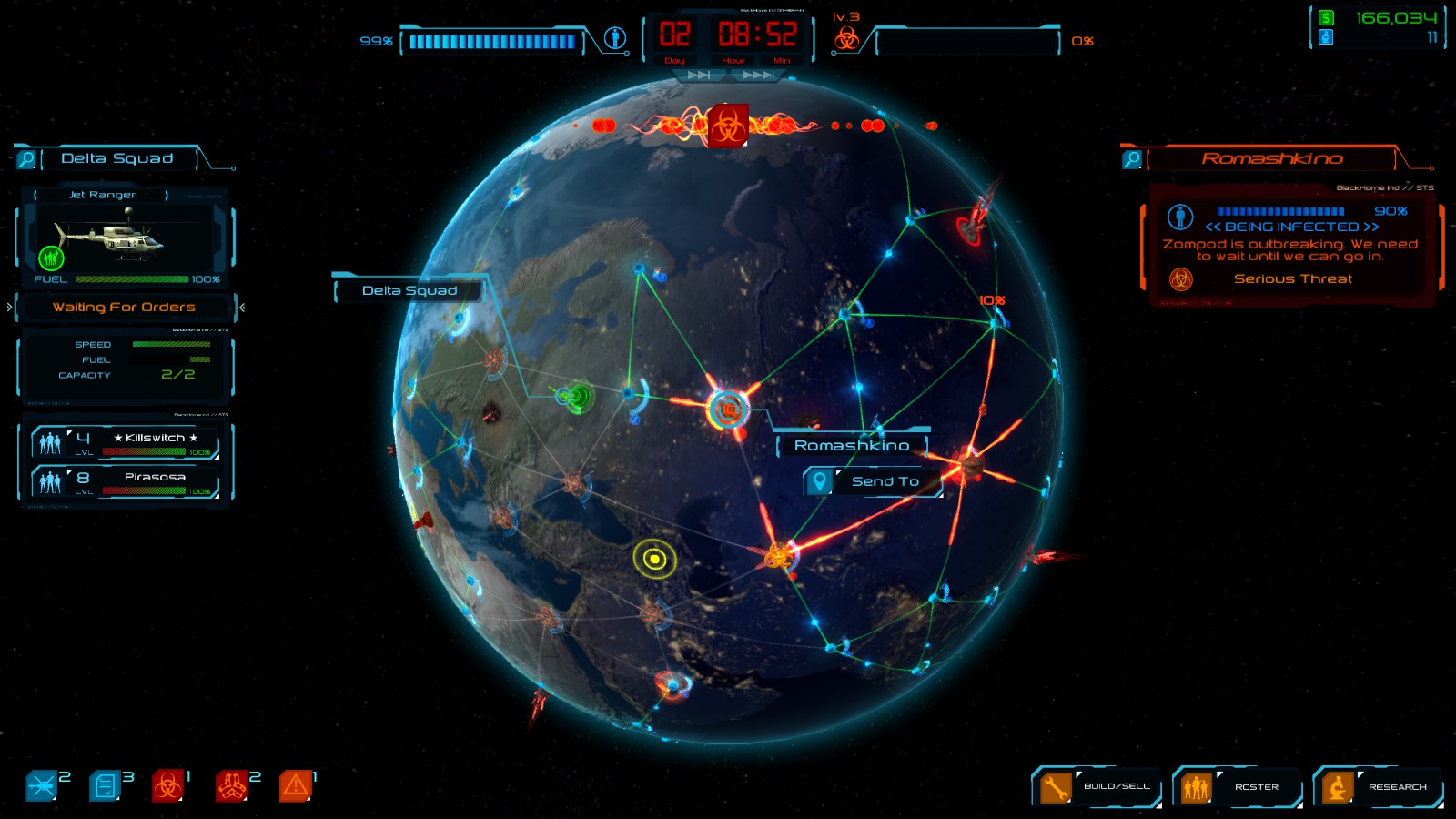Image resolution: width=1456 pixels, height=819 pixels.
Task: Cycle to next vehicle using Jet Ranger right arrow
Action: [167, 195]
